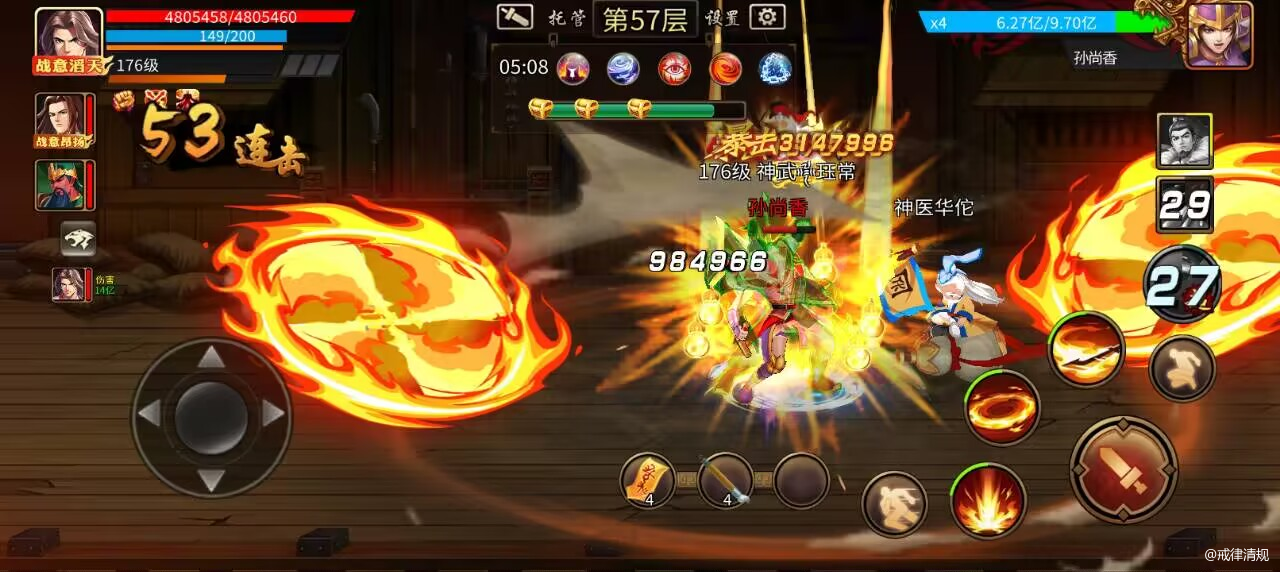Select the scroll item with count 4
Image resolution: width=1280 pixels, height=572 pixels.
pyautogui.click(x=724, y=481)
